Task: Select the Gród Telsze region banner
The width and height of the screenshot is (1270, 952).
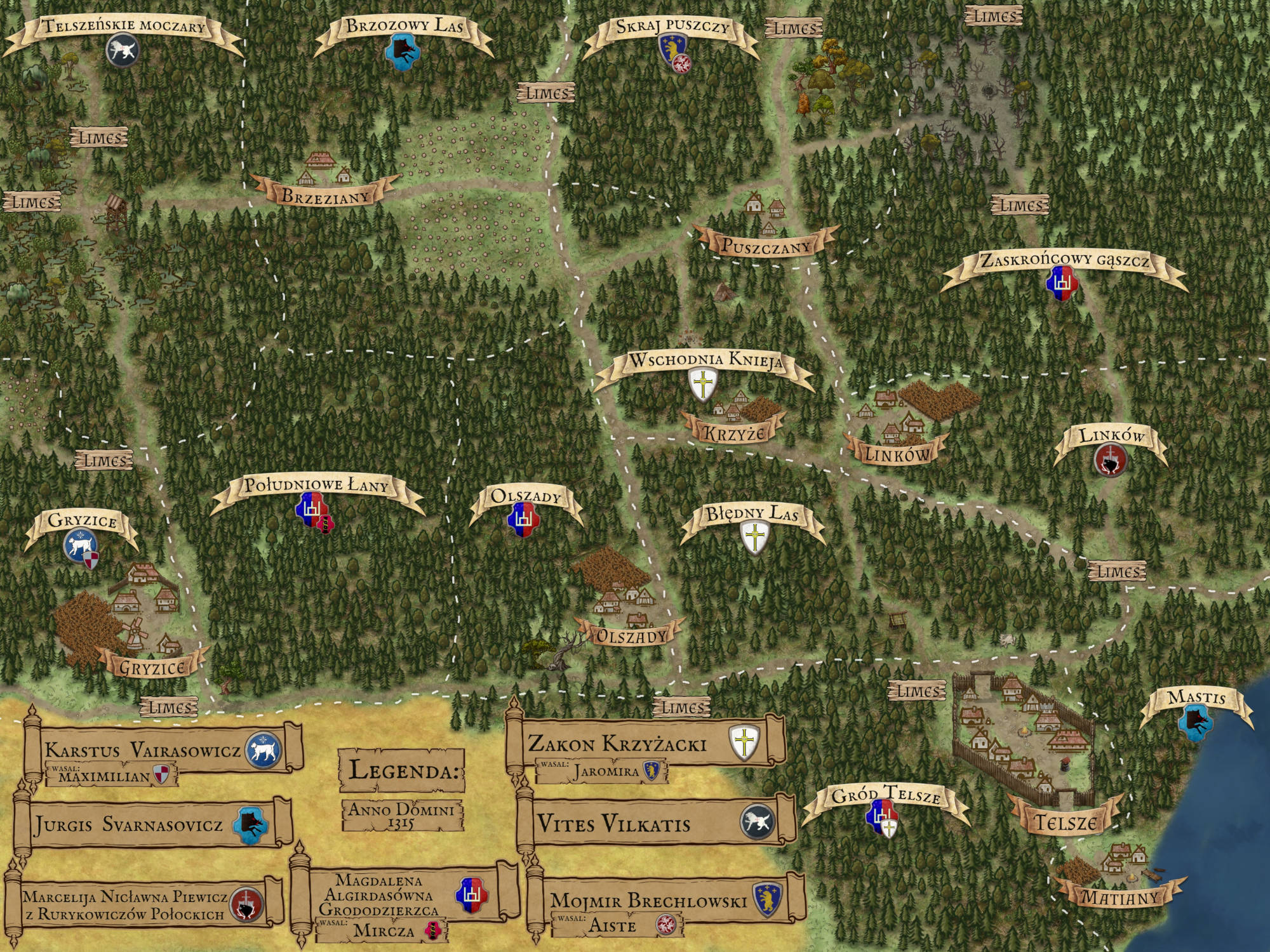Action: (x=886, y=795)
